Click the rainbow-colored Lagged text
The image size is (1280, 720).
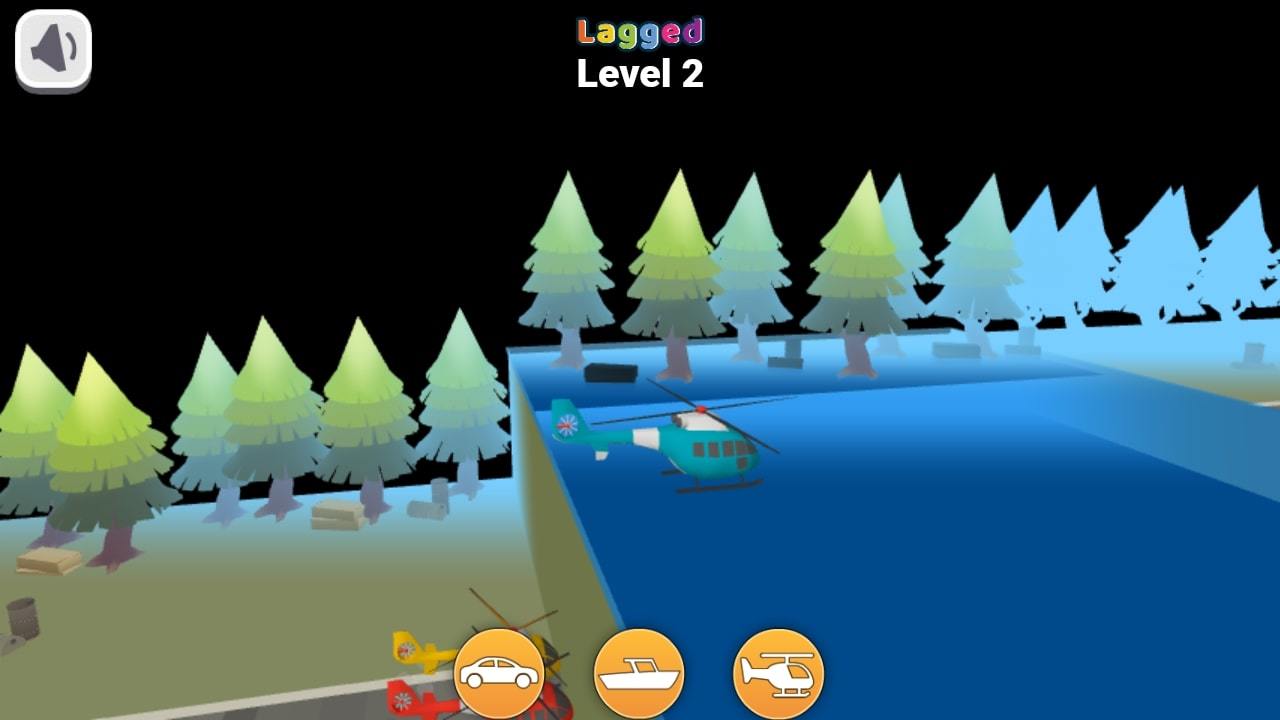[640, 30]
